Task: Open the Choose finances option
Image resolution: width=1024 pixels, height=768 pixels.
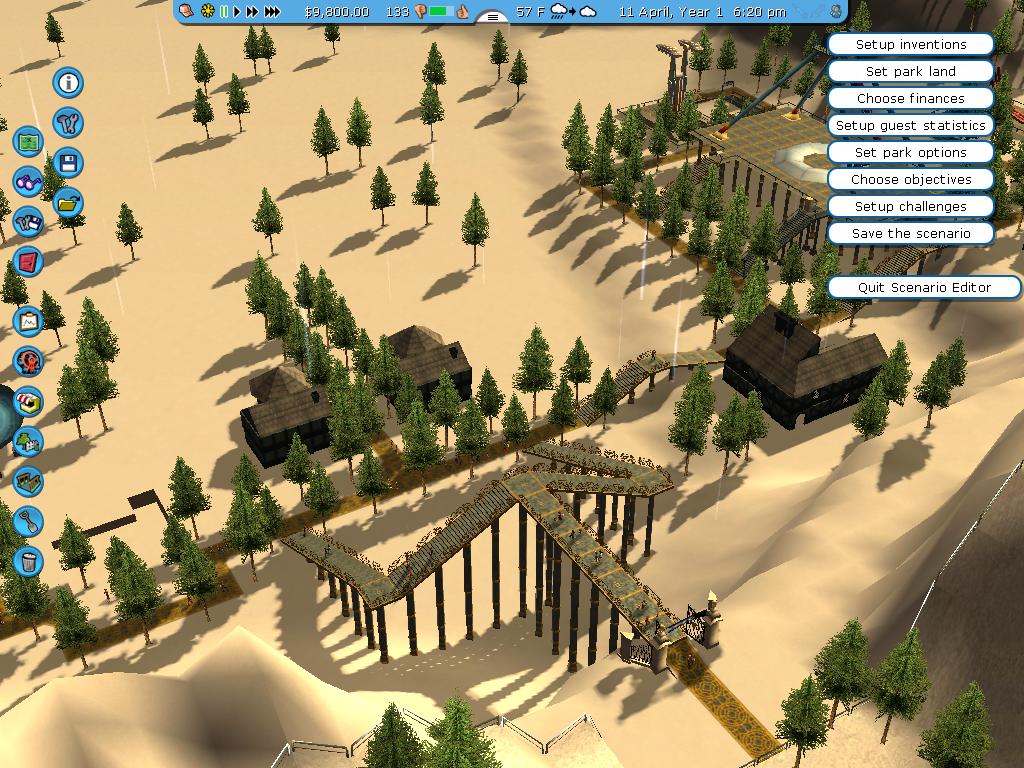Action: (910, 98)
